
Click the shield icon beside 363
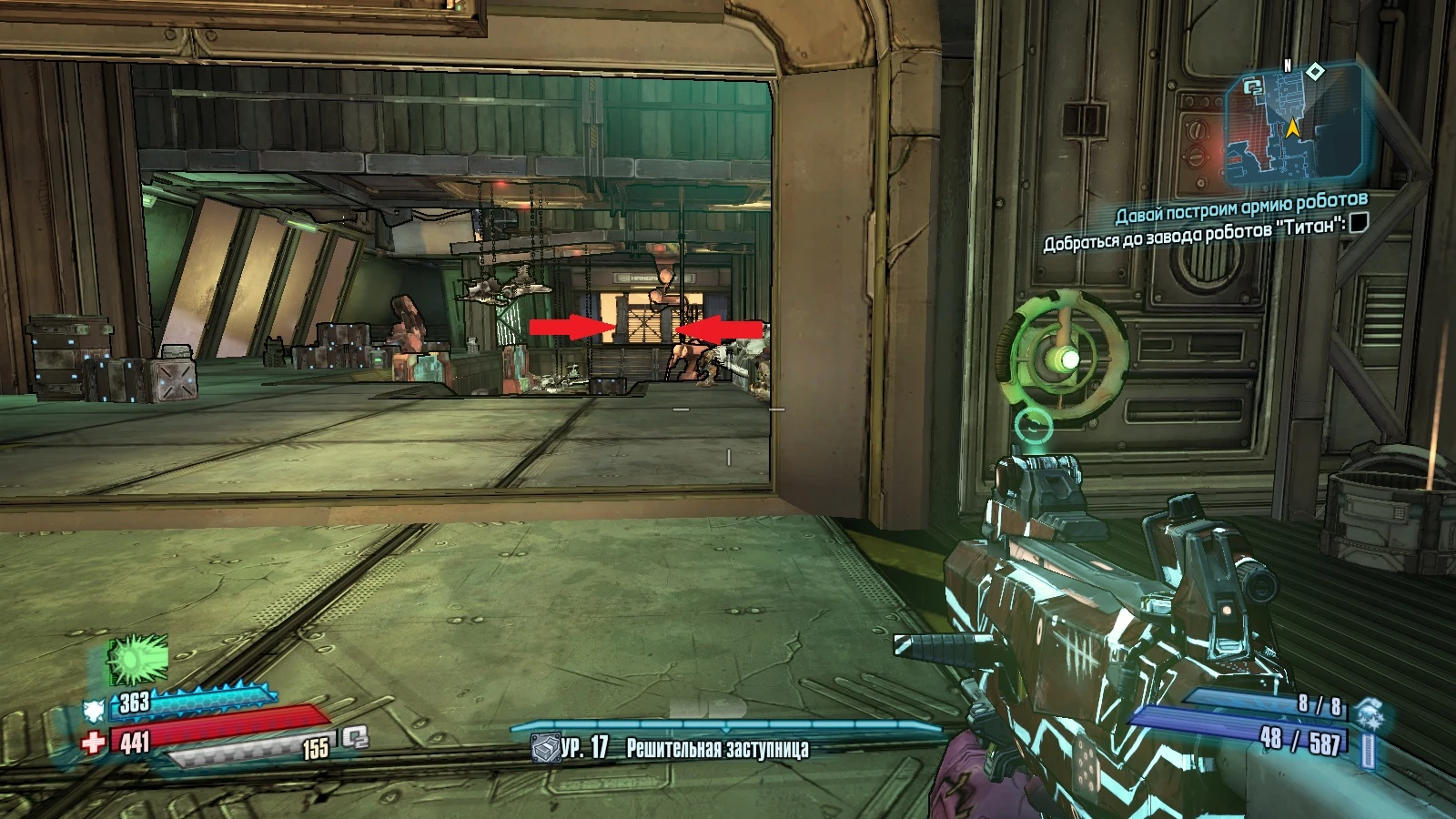tap(94, 710)
